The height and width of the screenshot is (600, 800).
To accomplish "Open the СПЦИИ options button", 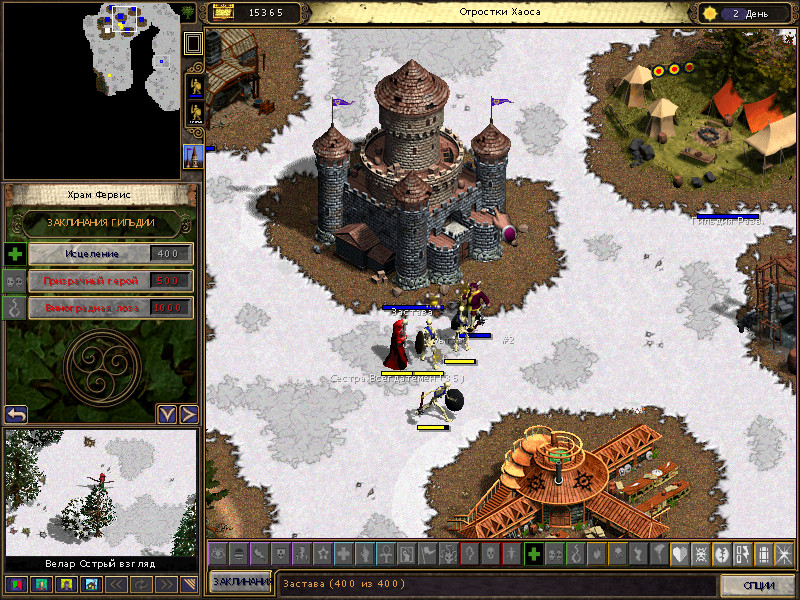I will (759, 585).
